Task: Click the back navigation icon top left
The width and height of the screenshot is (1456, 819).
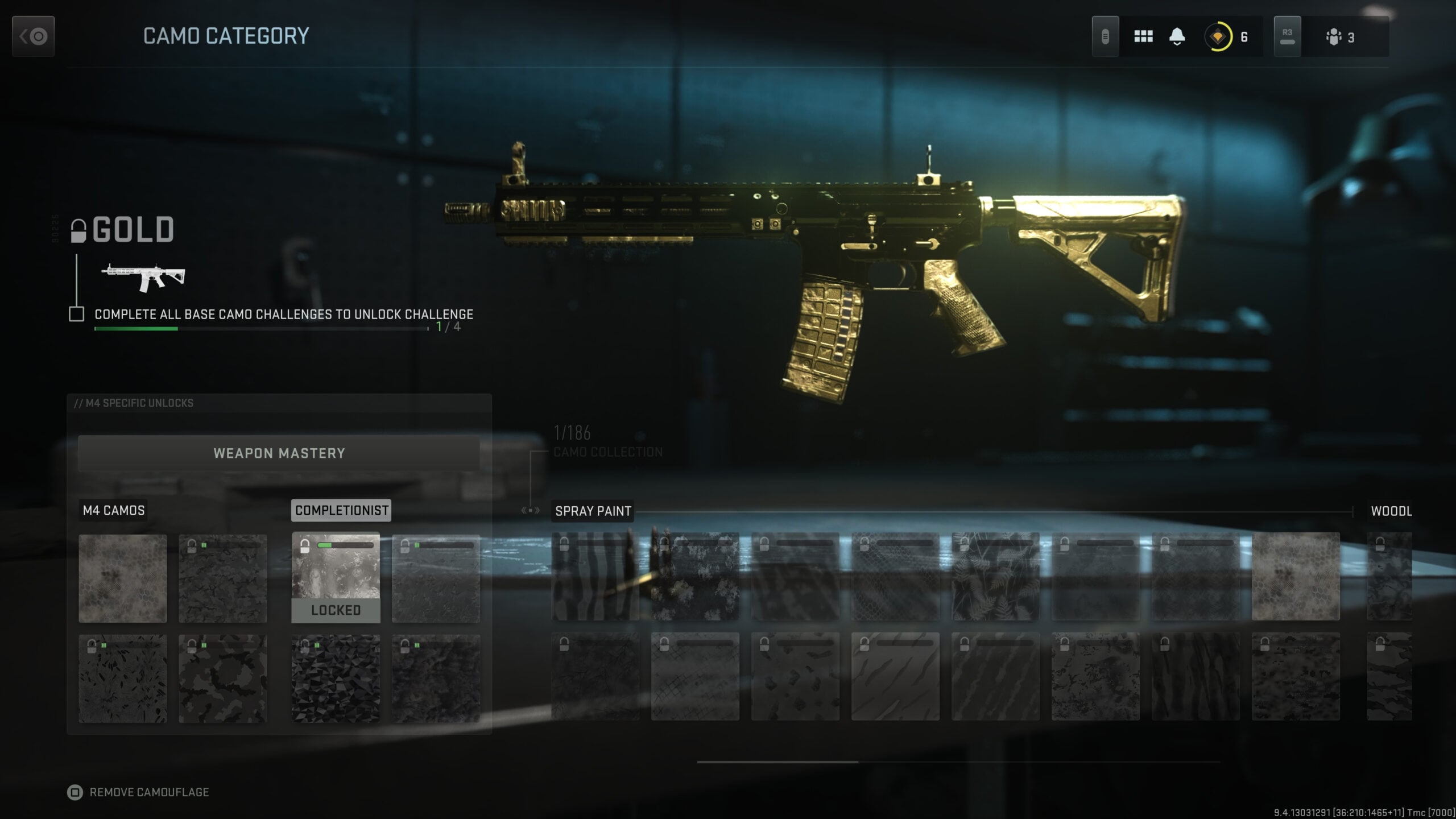Action: 33,36
